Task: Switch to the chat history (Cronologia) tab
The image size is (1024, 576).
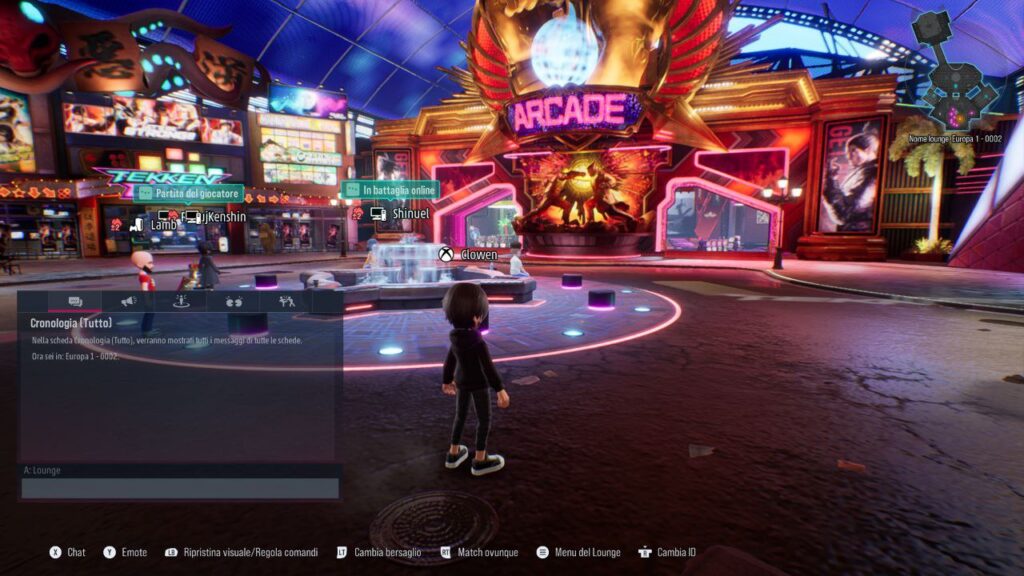Action: pos(75,301)
